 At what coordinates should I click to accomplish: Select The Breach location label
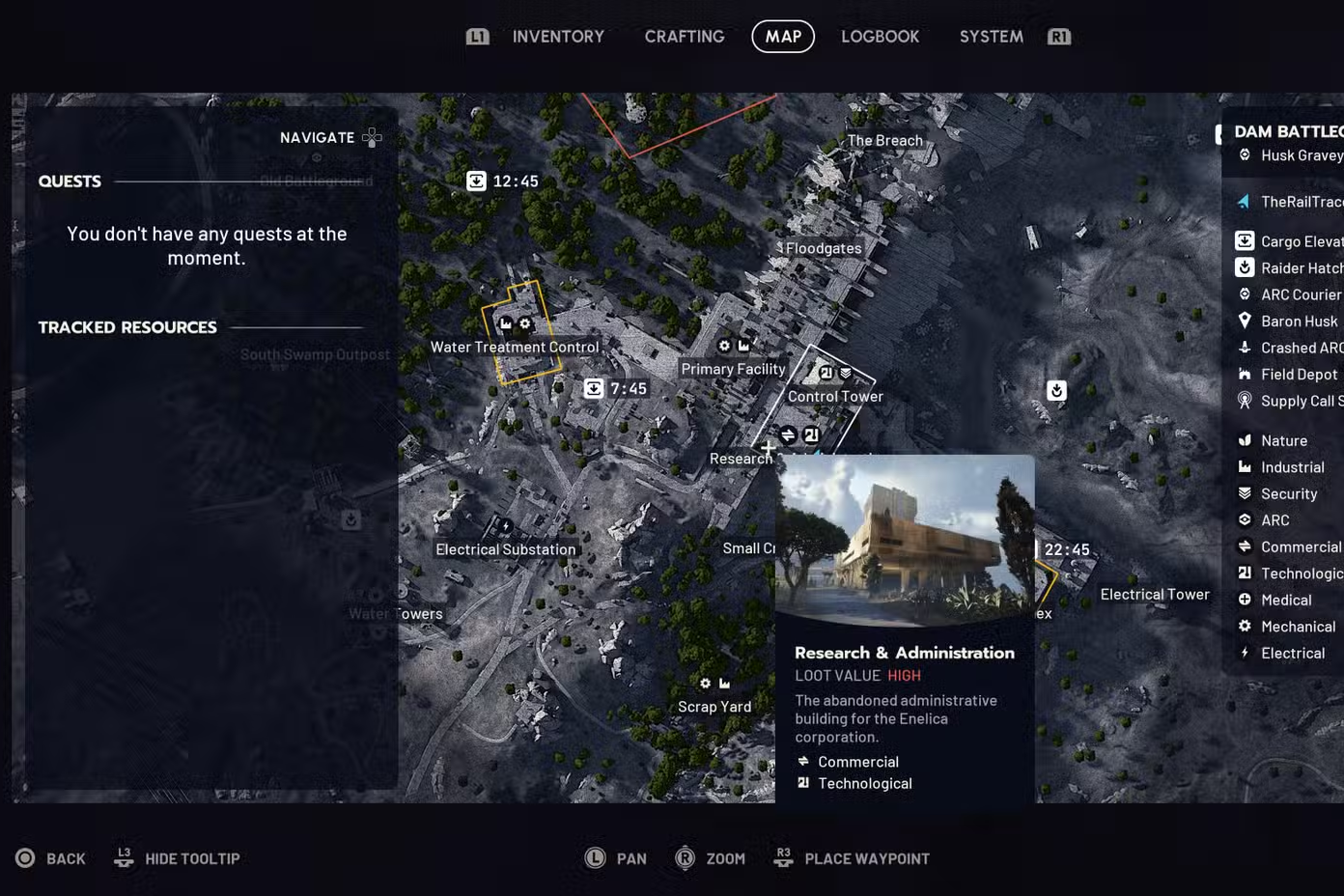click(884, 140)
